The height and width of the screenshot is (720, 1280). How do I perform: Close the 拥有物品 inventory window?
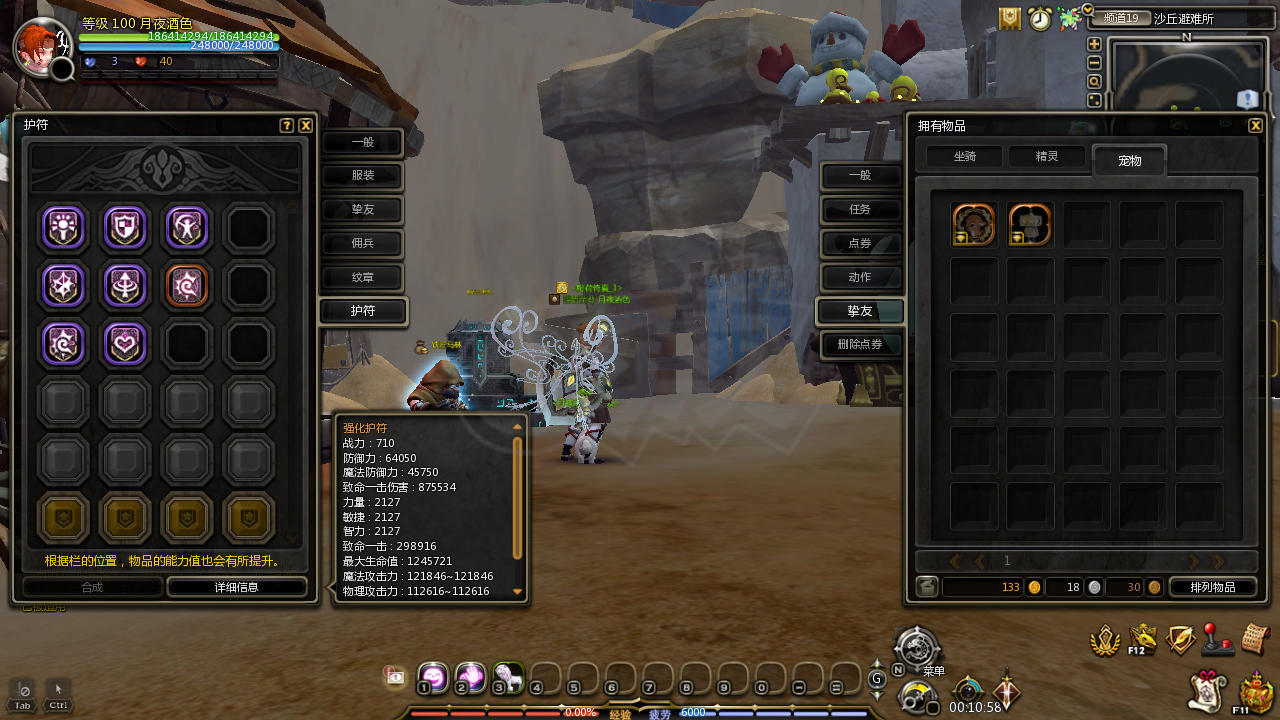pos(1255,126)
